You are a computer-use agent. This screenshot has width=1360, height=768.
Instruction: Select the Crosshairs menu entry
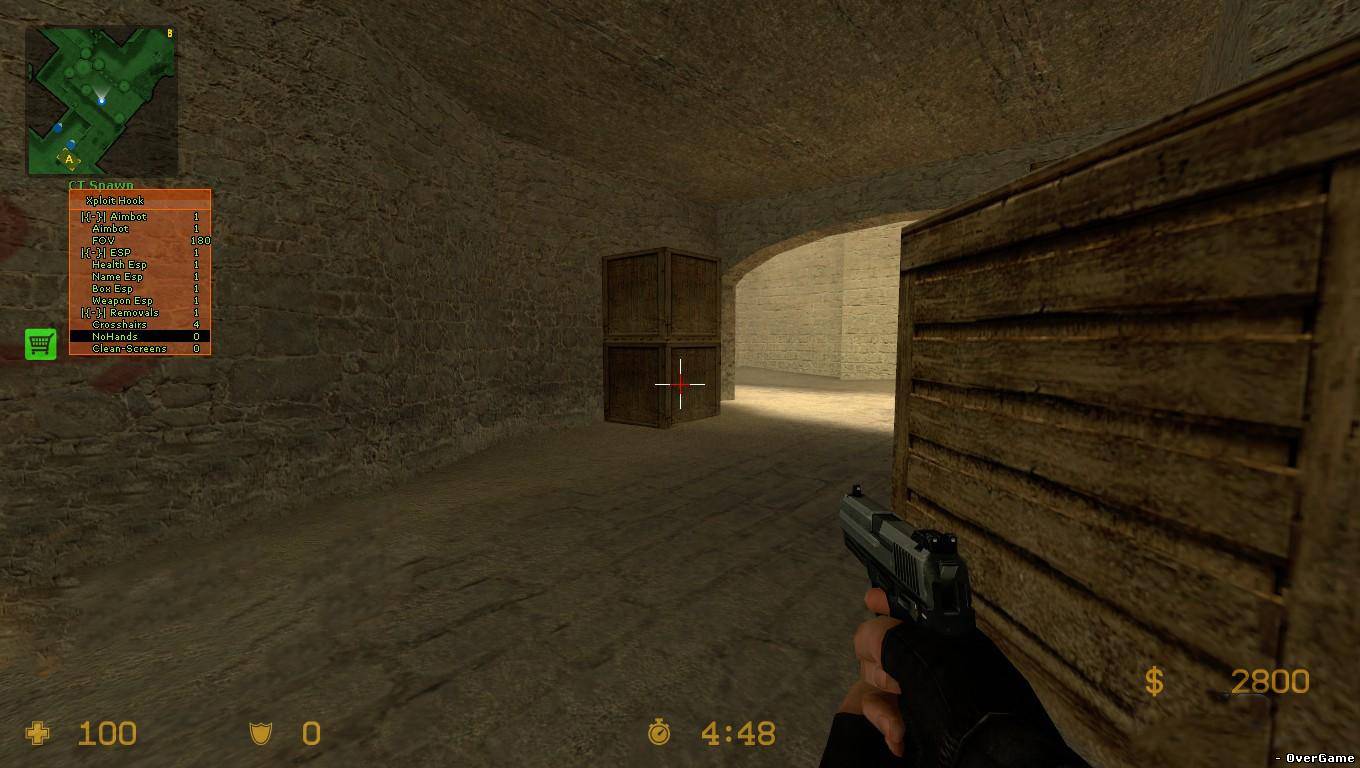(x=119, y=325)
